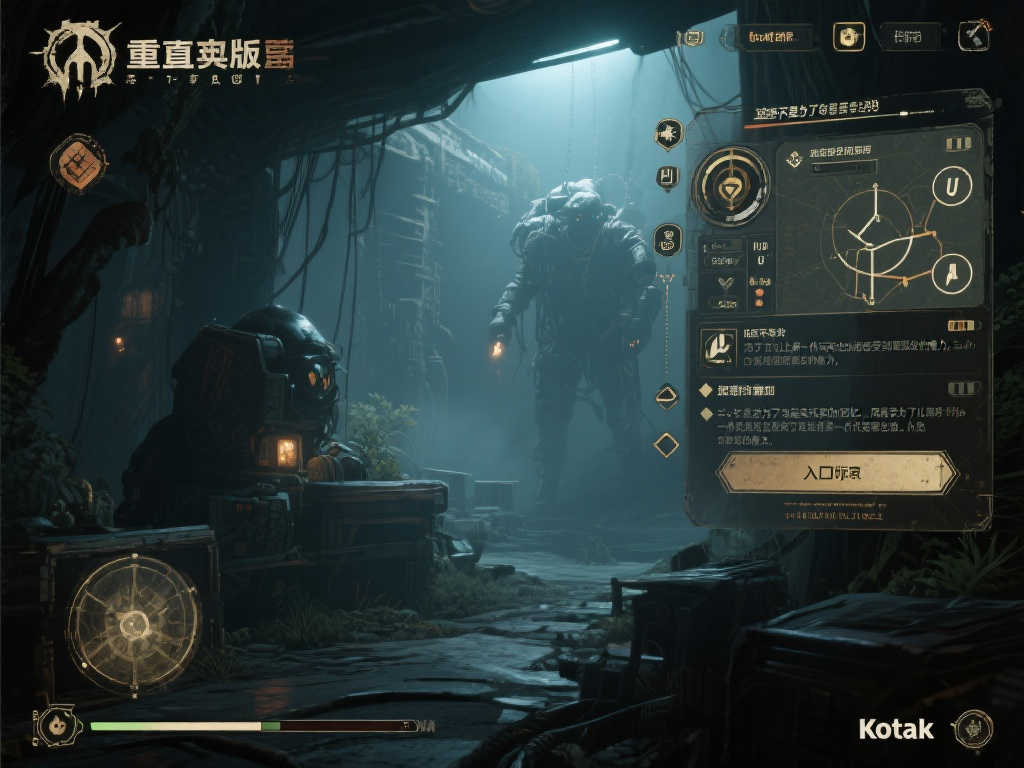Click the large beige button in the side panel
The image size is (1024, 768).
(x=837, y=473)
